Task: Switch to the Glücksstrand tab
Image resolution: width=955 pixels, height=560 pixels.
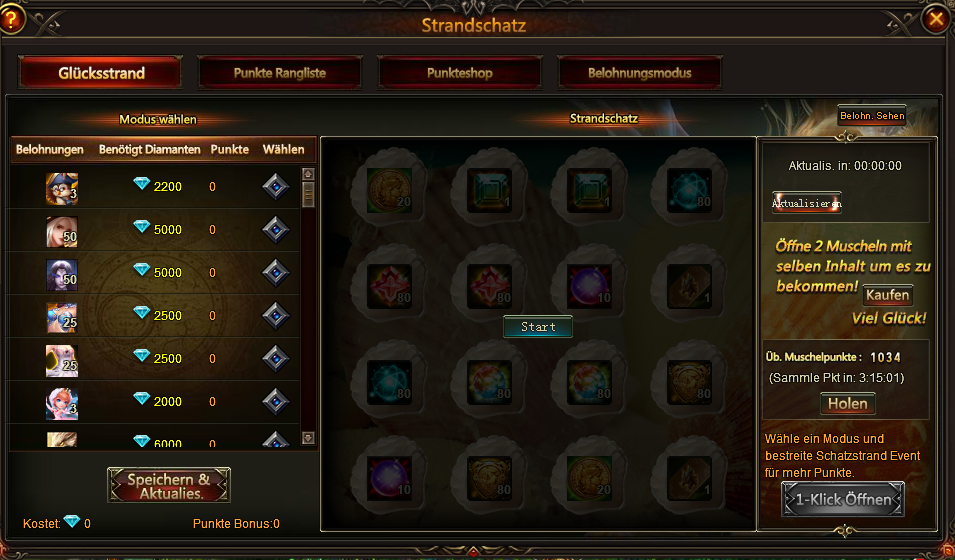Action: [x=101, y=73]
